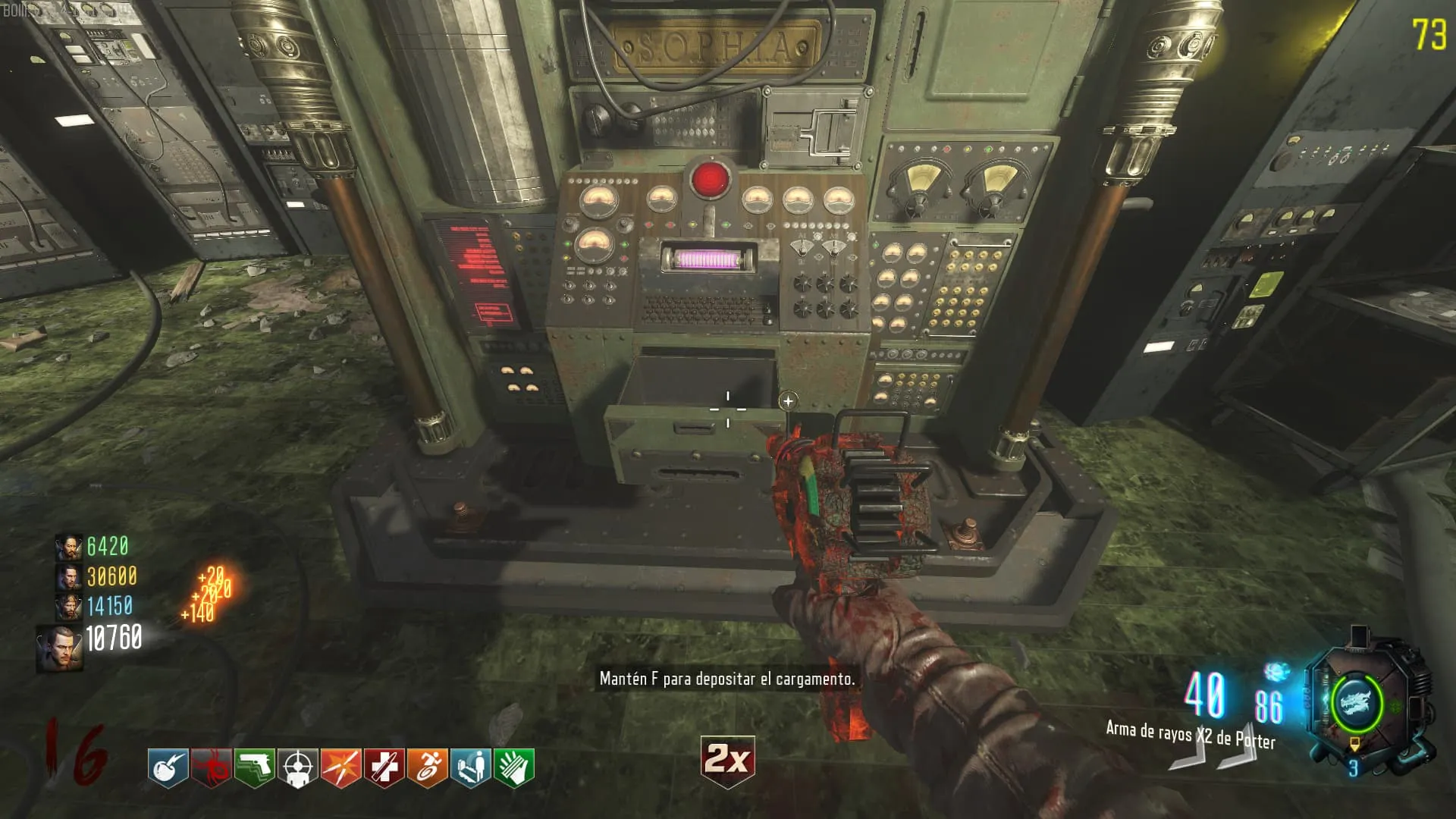
Task: Click the red spider Widow's Wine perk
Action: pyautogui.click(x=211, y=767)
